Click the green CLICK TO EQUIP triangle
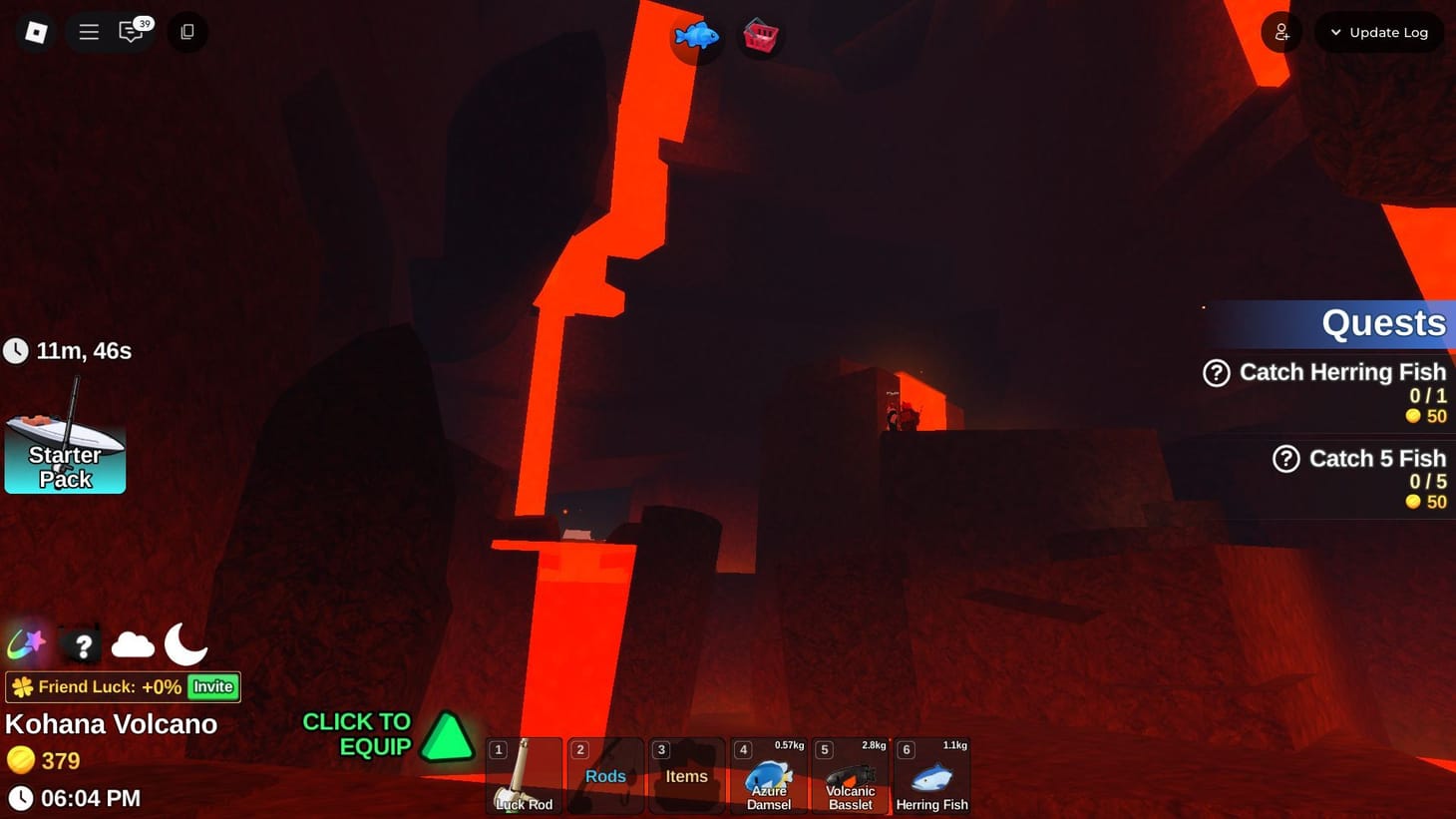This screenshot has width=1456, height=819. (447, 737)
